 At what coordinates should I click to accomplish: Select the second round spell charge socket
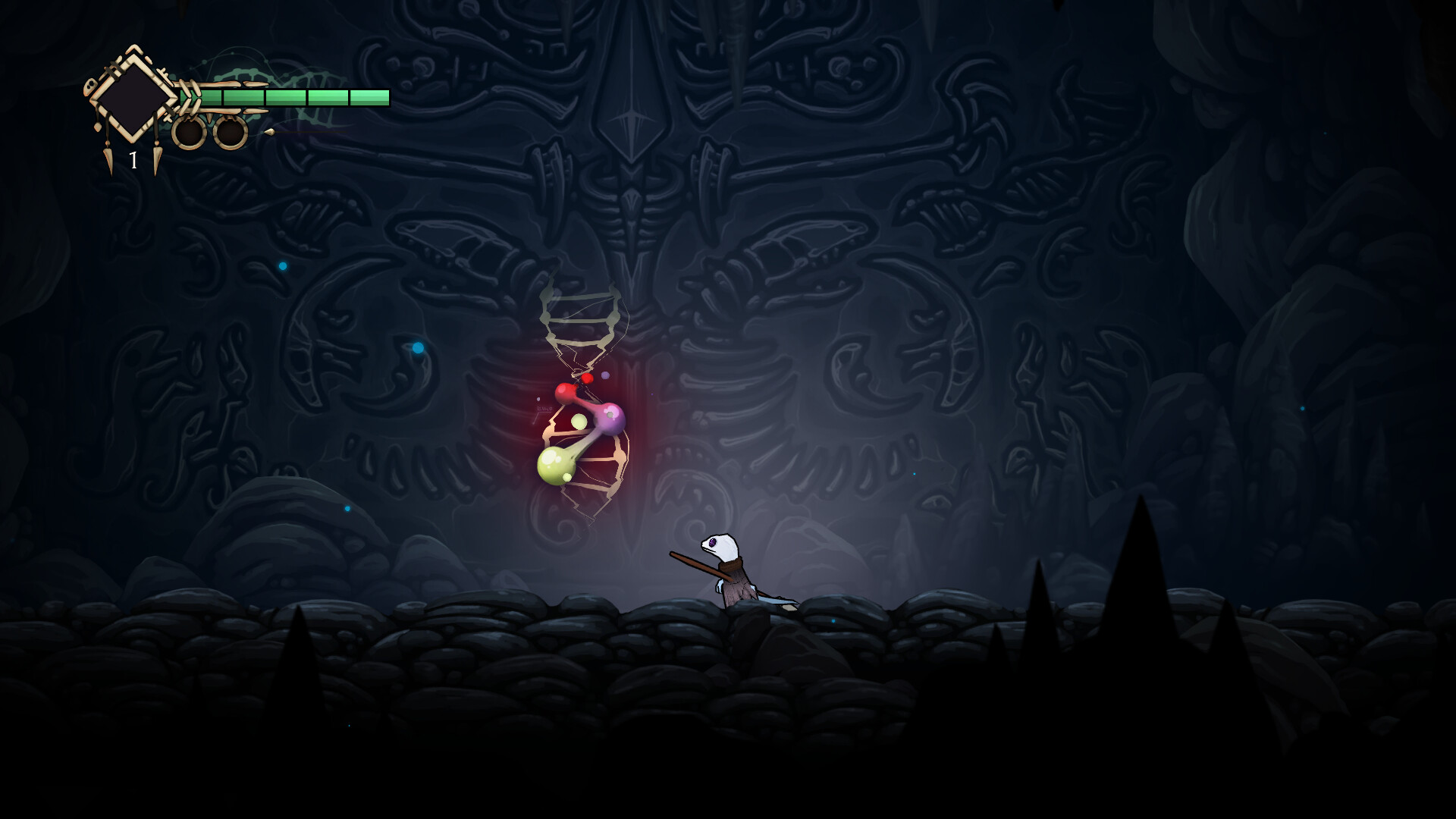(x=231, y=133)
